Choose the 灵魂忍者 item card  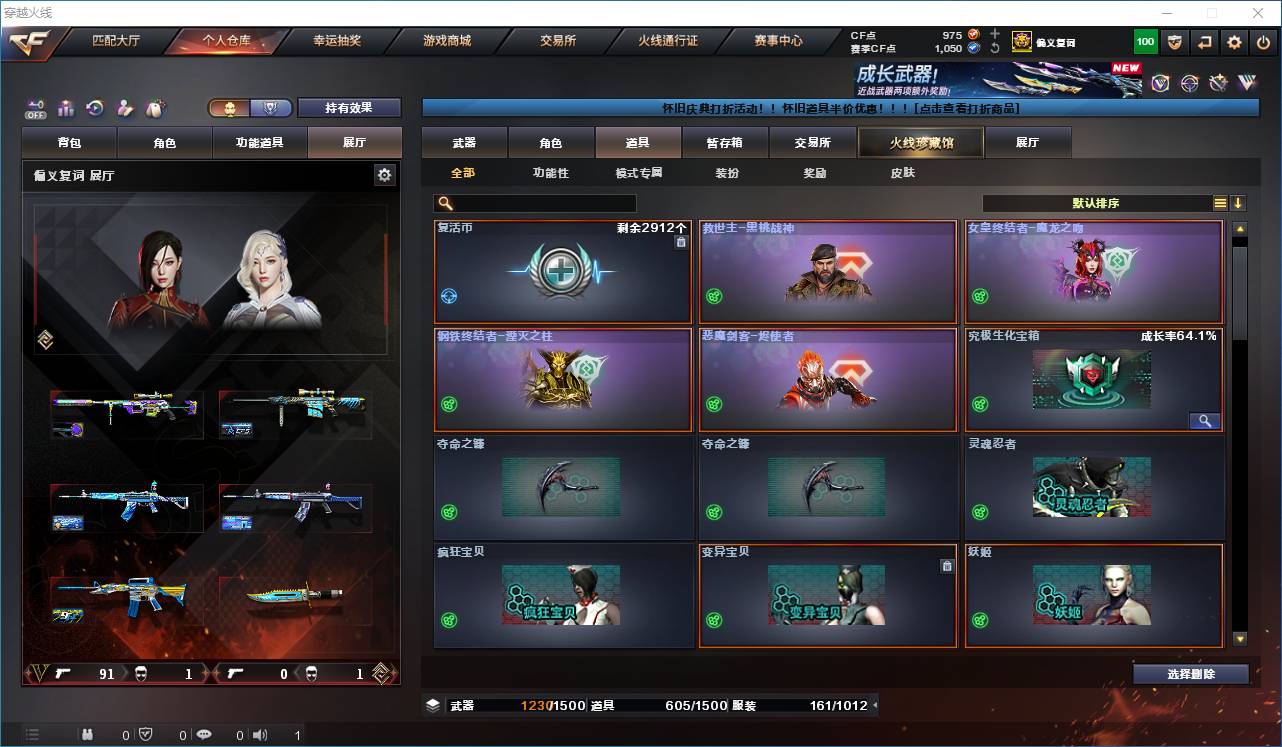point(1093,488)
